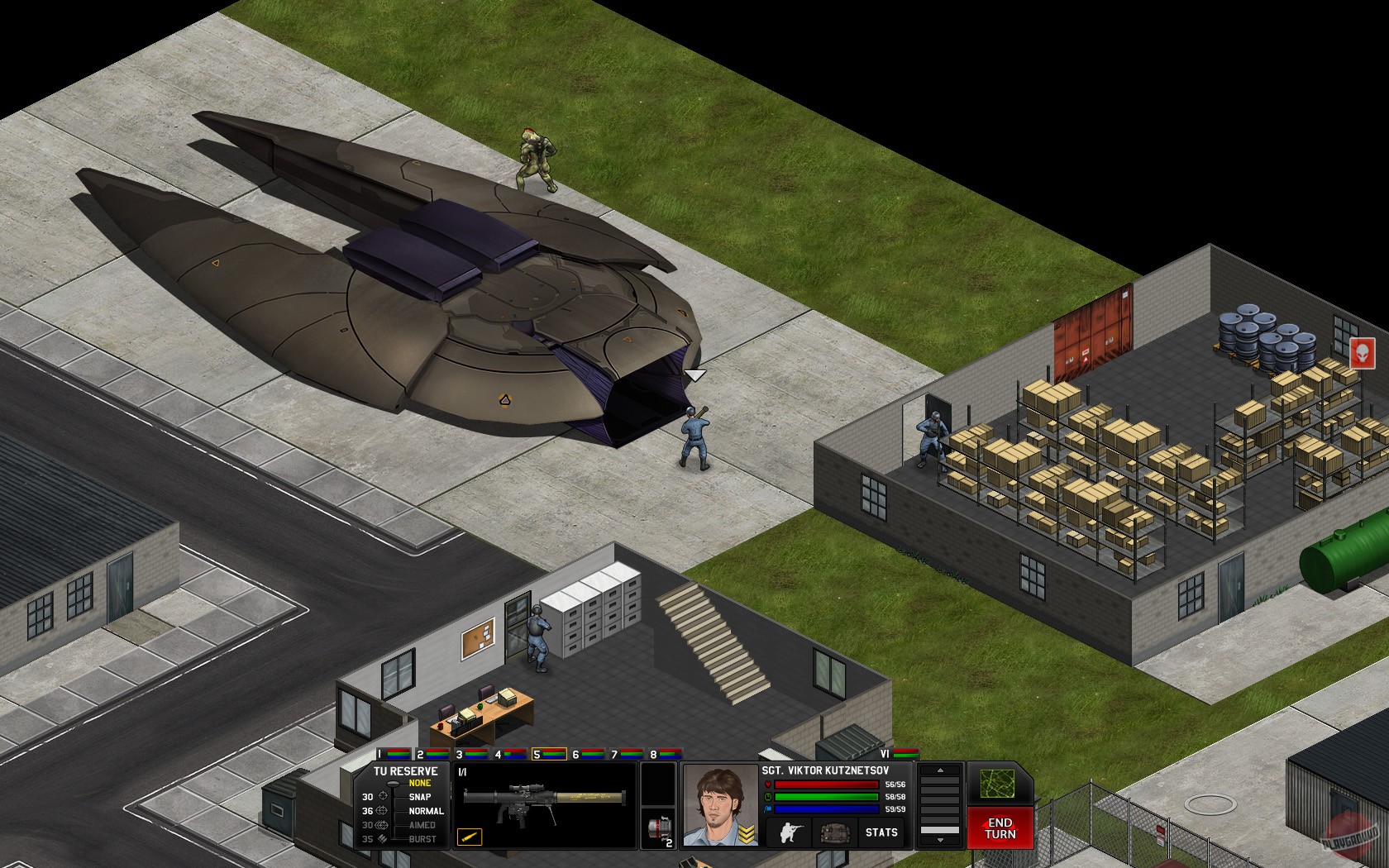Click the active elevation level bar
This screenshot has width=1389, height=868.
click(x=939, y=829)
